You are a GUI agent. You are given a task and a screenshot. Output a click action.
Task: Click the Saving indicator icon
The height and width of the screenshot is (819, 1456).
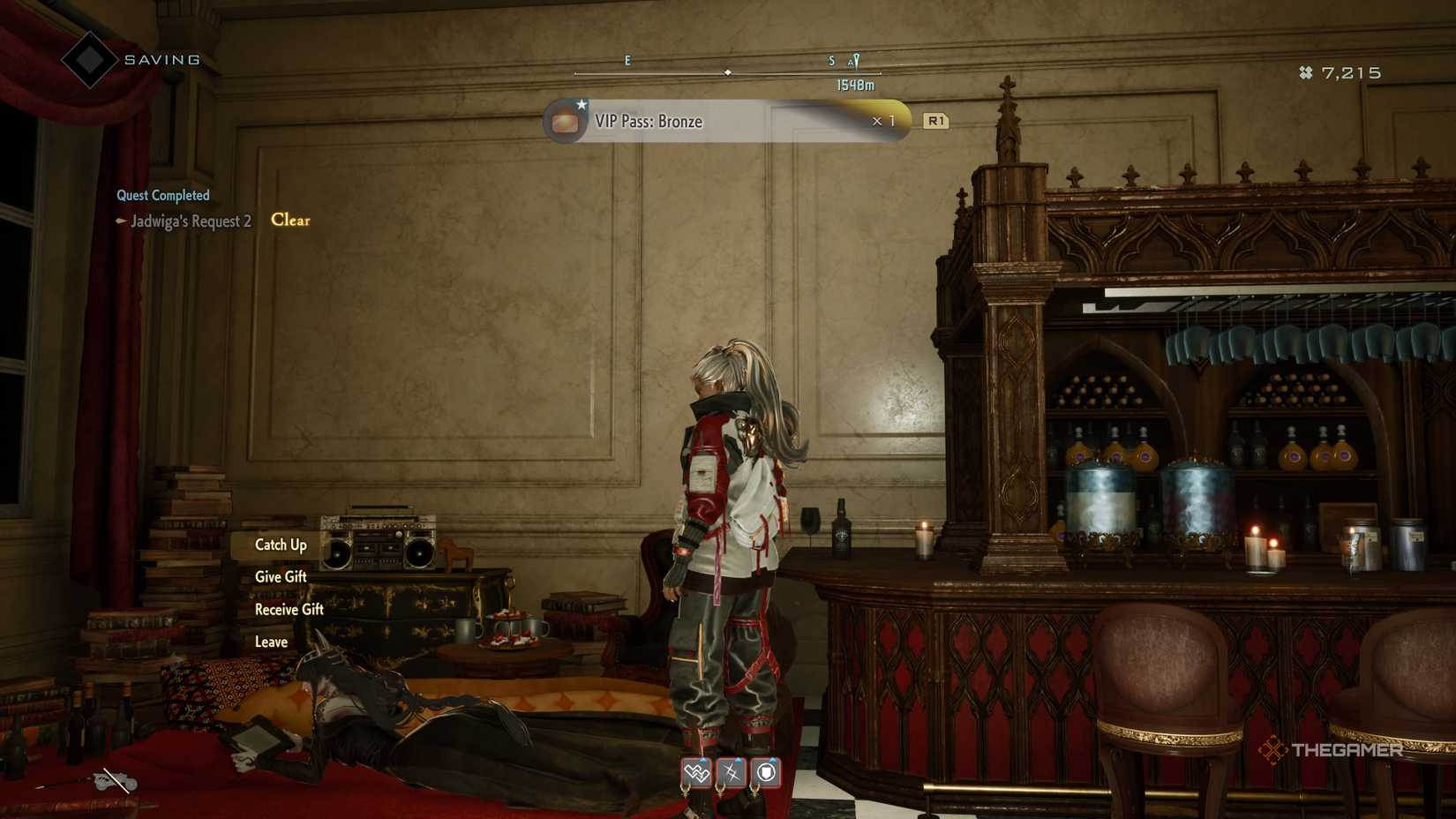[88, 58]
